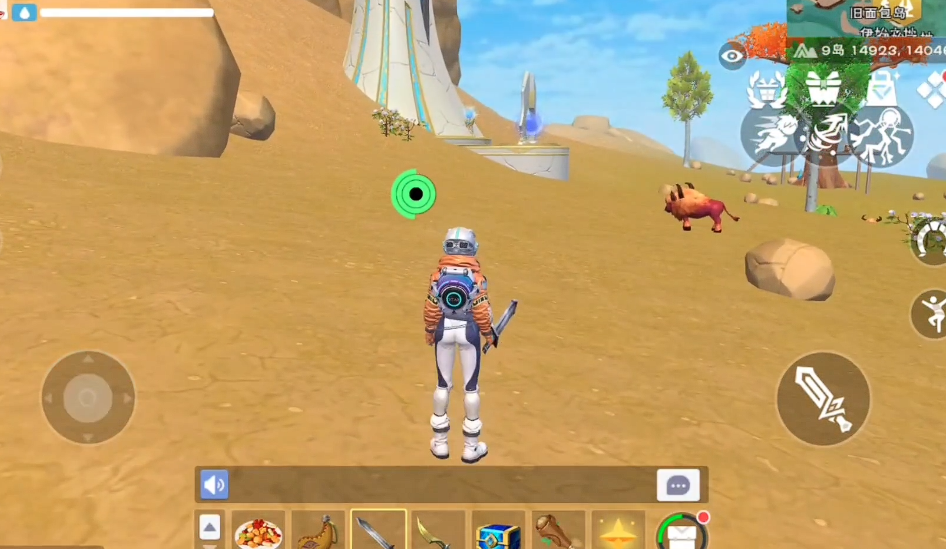
Task: Equip the curved dagger hotbar slot
Action: (438, 531)
